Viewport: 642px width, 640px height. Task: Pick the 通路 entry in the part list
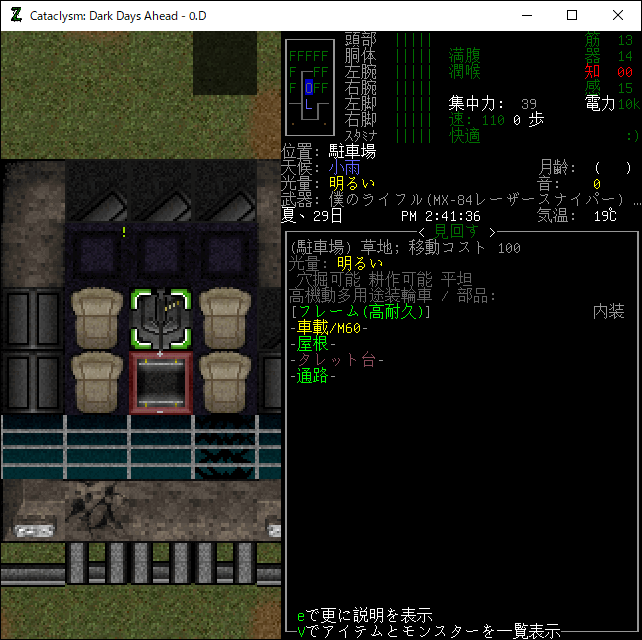tap(317, 376)
